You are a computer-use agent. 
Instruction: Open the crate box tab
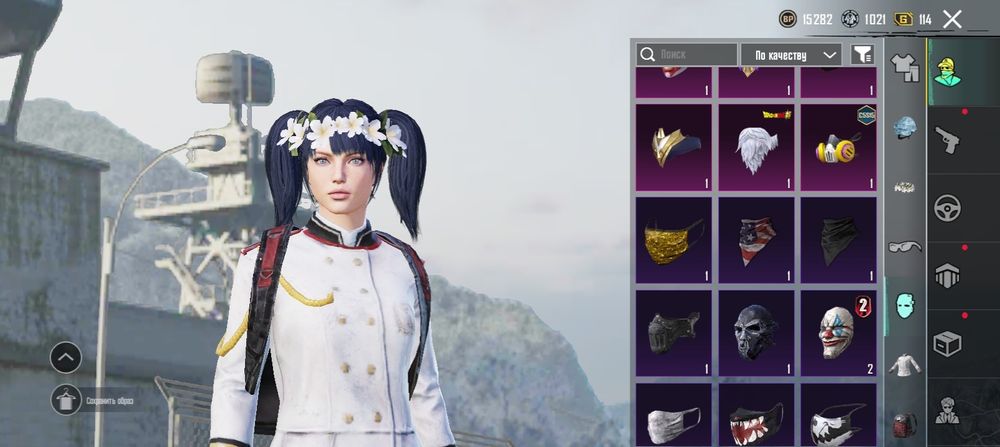pyautogui.click(x=947, y=342)
